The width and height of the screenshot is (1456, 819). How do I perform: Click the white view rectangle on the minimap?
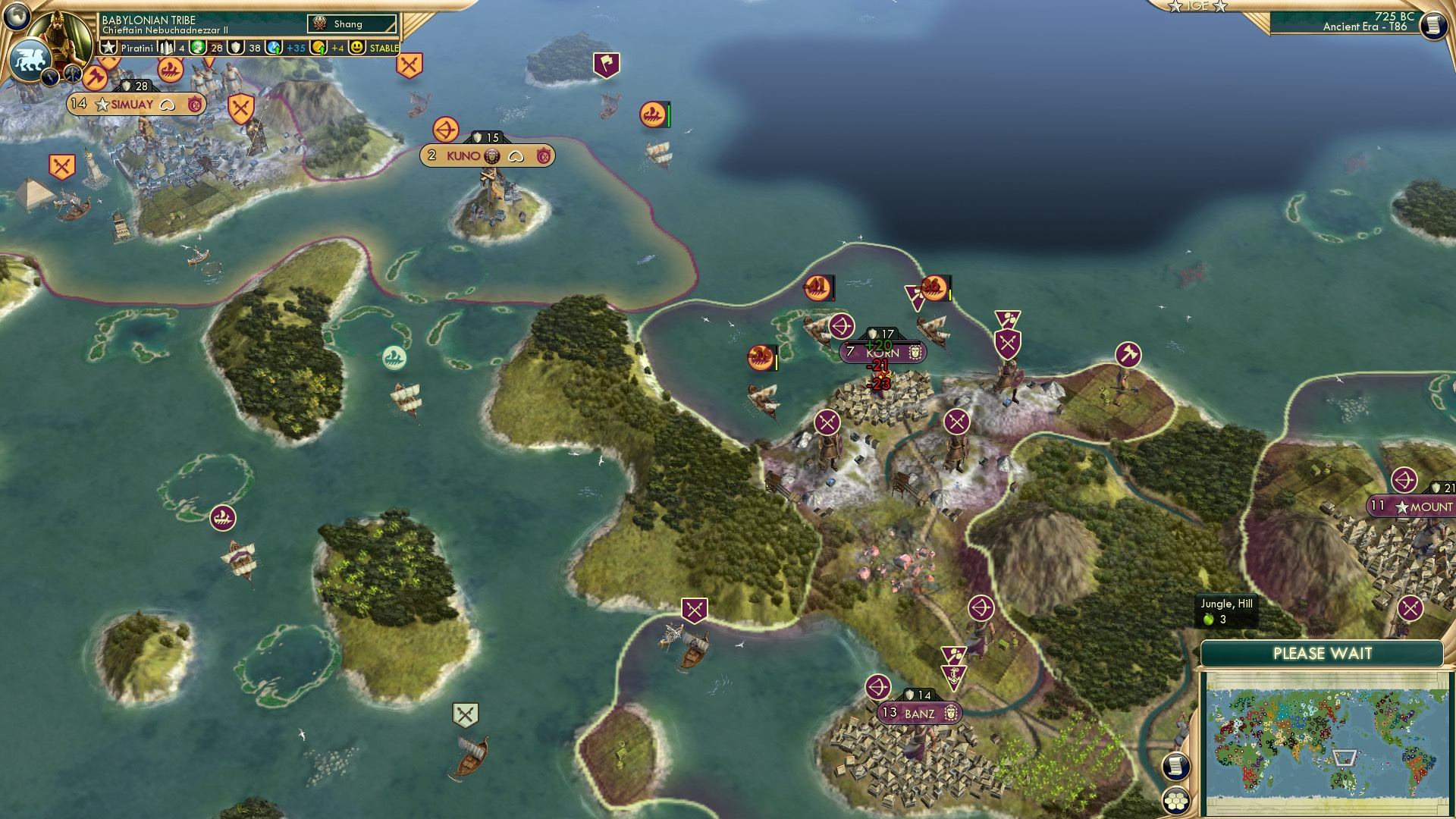(x=1346, y=758)
